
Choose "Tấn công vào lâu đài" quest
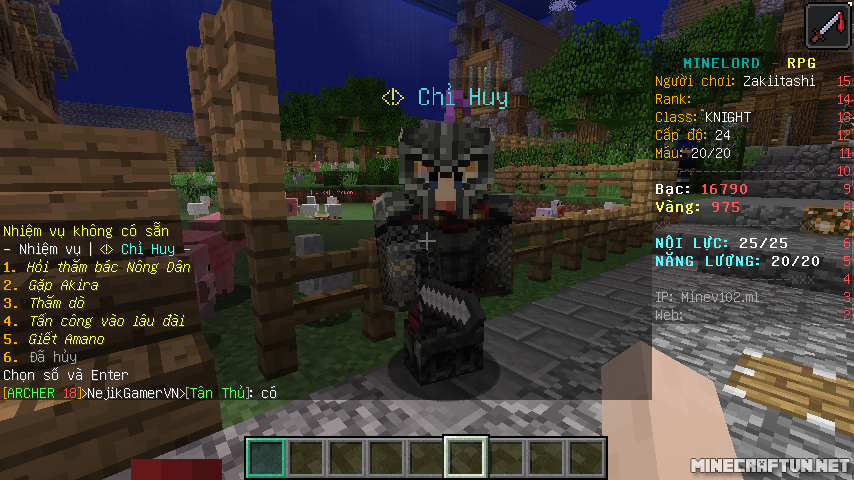pyautogui.click(x=92, y=321)
